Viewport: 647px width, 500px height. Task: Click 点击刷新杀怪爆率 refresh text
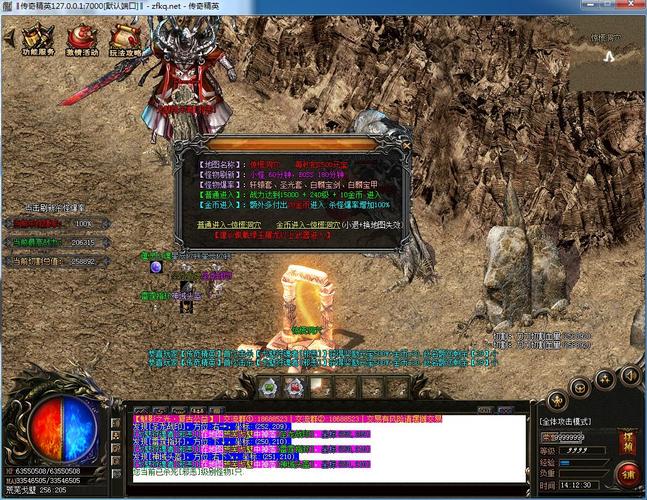(48, 206)
